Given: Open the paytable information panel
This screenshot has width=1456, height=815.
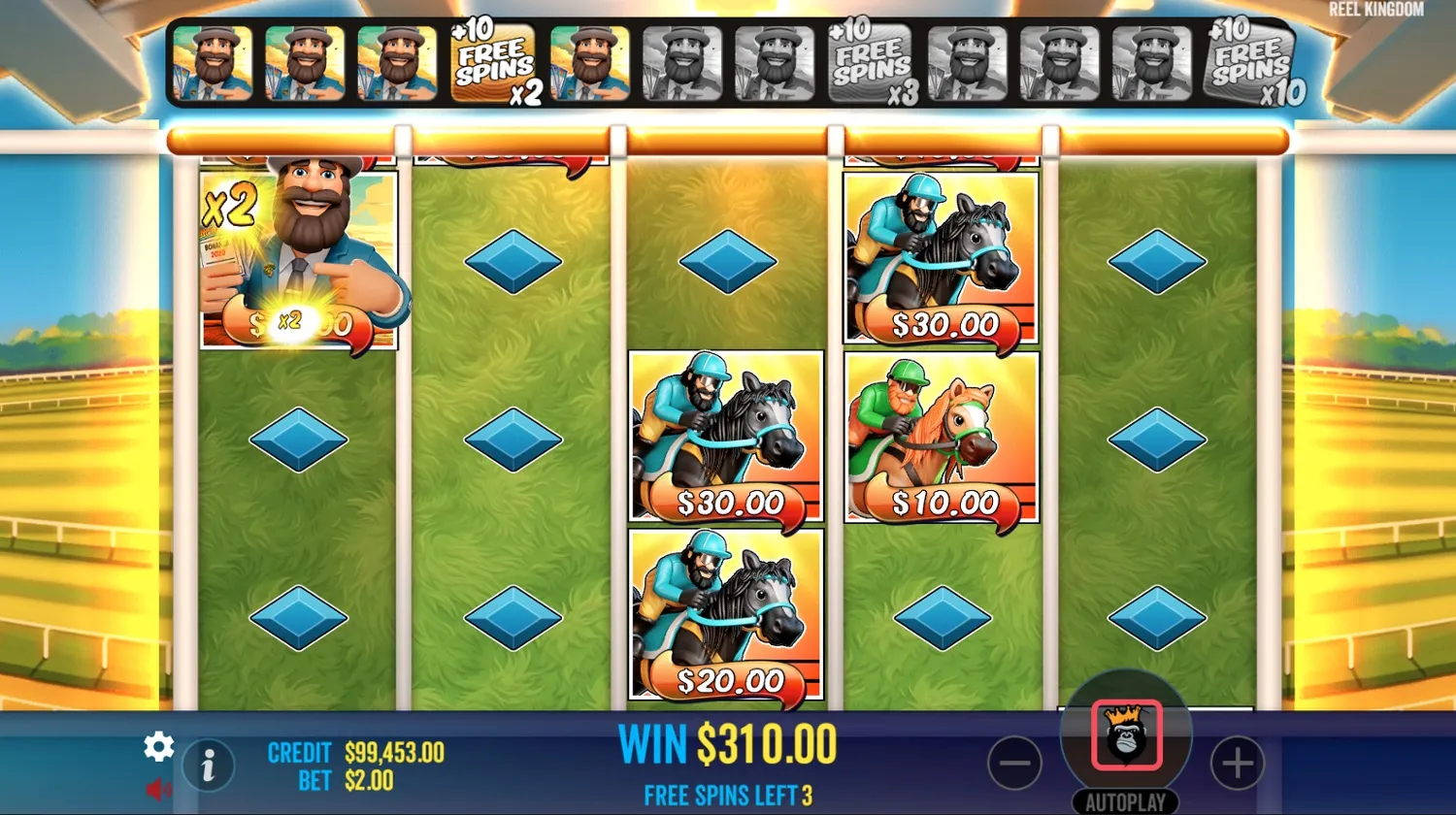Looking at the screenshot, I should pyautogui.click(x=208, y=765).
